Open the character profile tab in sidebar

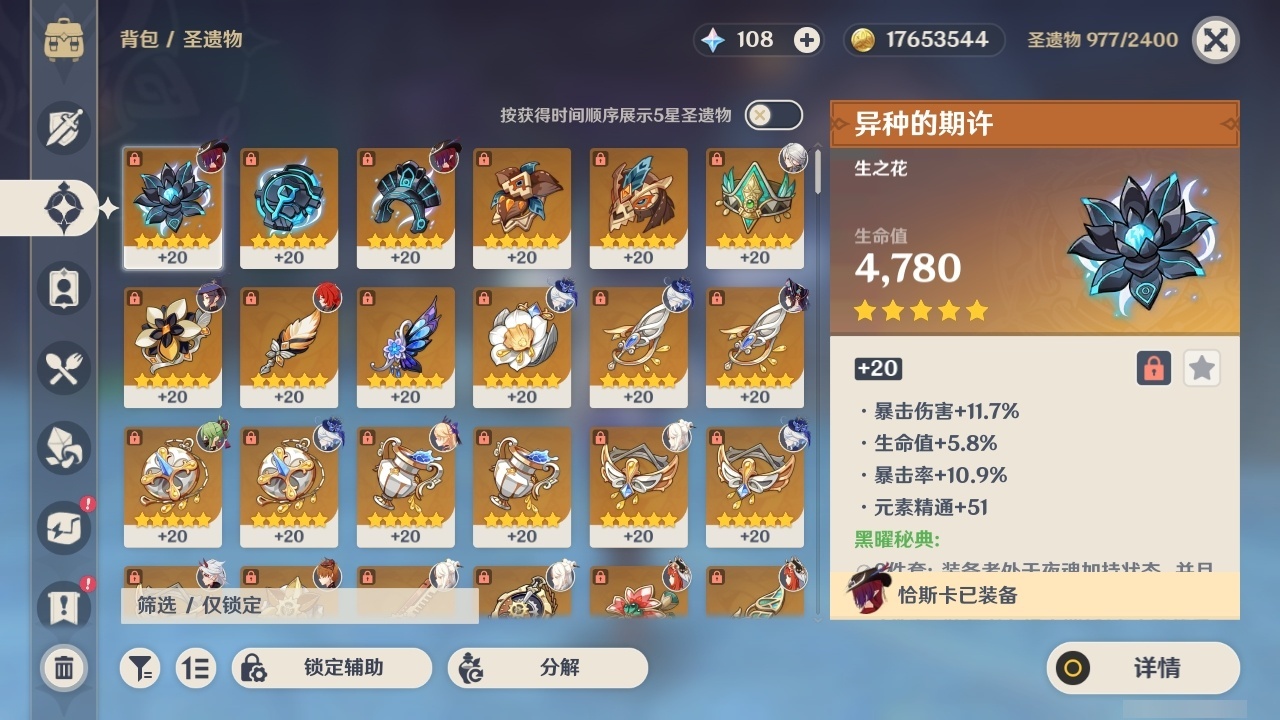pyautogui.click(x=62, y=288)
